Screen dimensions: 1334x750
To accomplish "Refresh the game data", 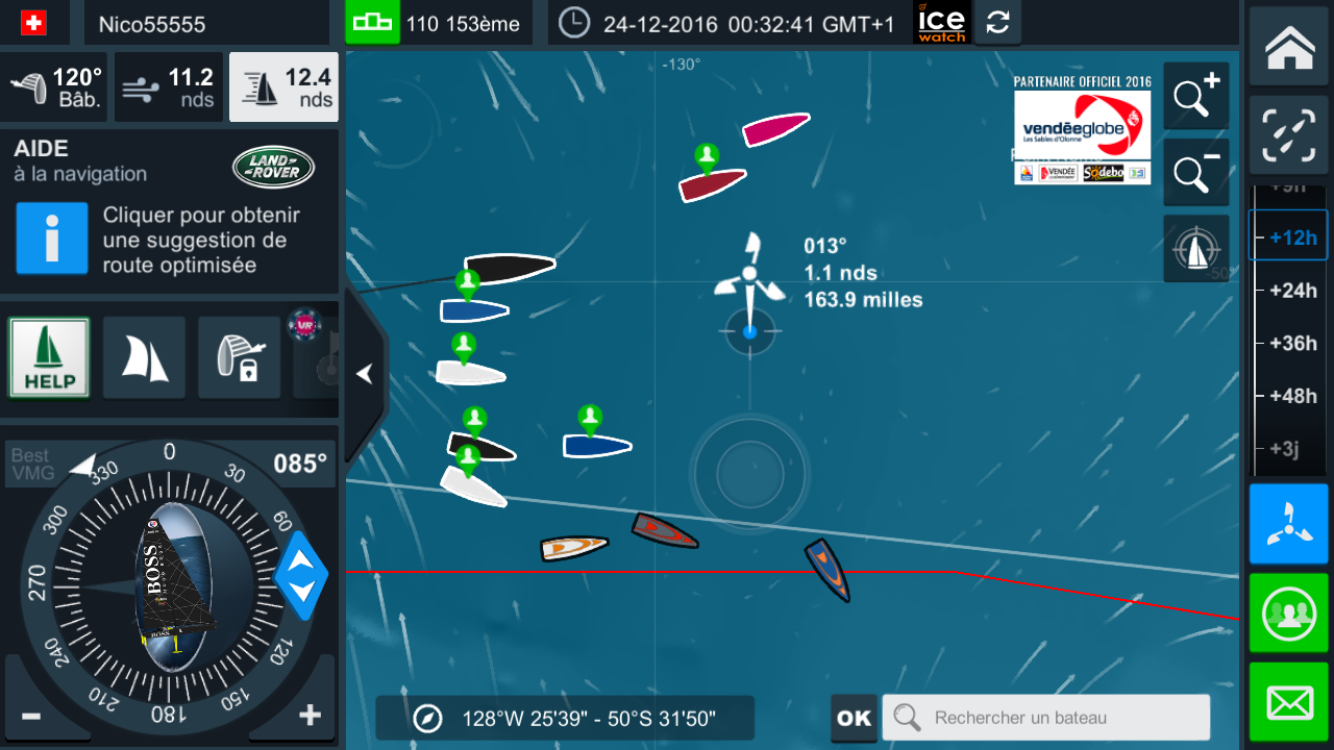I will tap(997, 23).
